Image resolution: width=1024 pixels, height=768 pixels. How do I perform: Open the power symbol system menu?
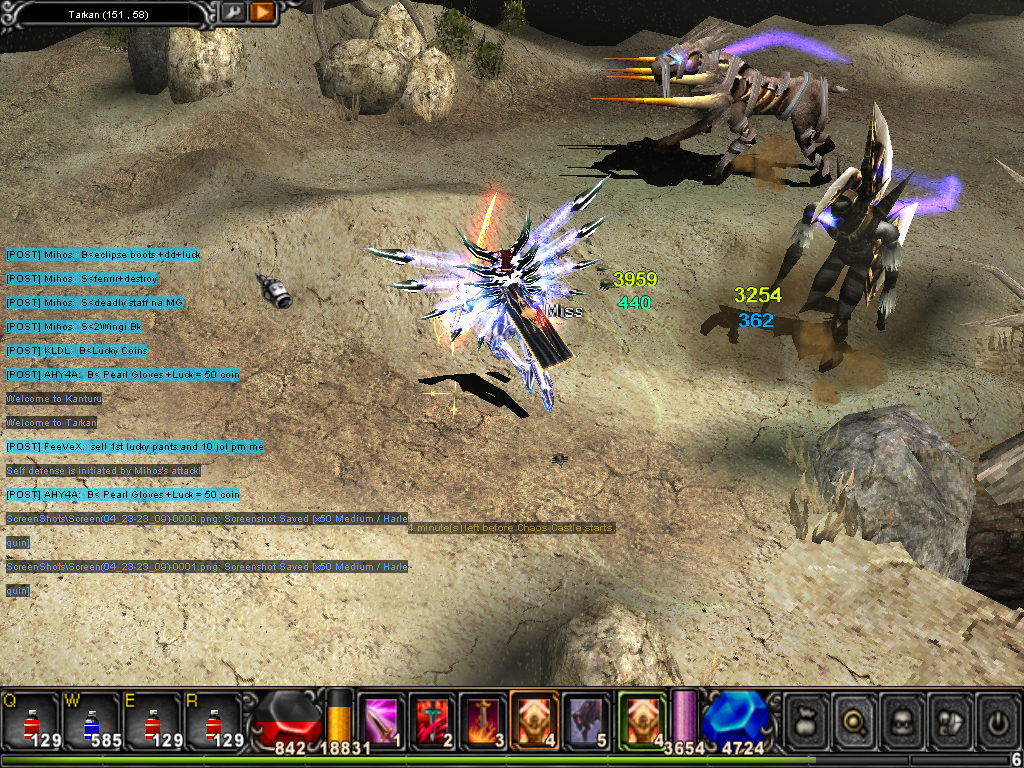click(996, 720)
